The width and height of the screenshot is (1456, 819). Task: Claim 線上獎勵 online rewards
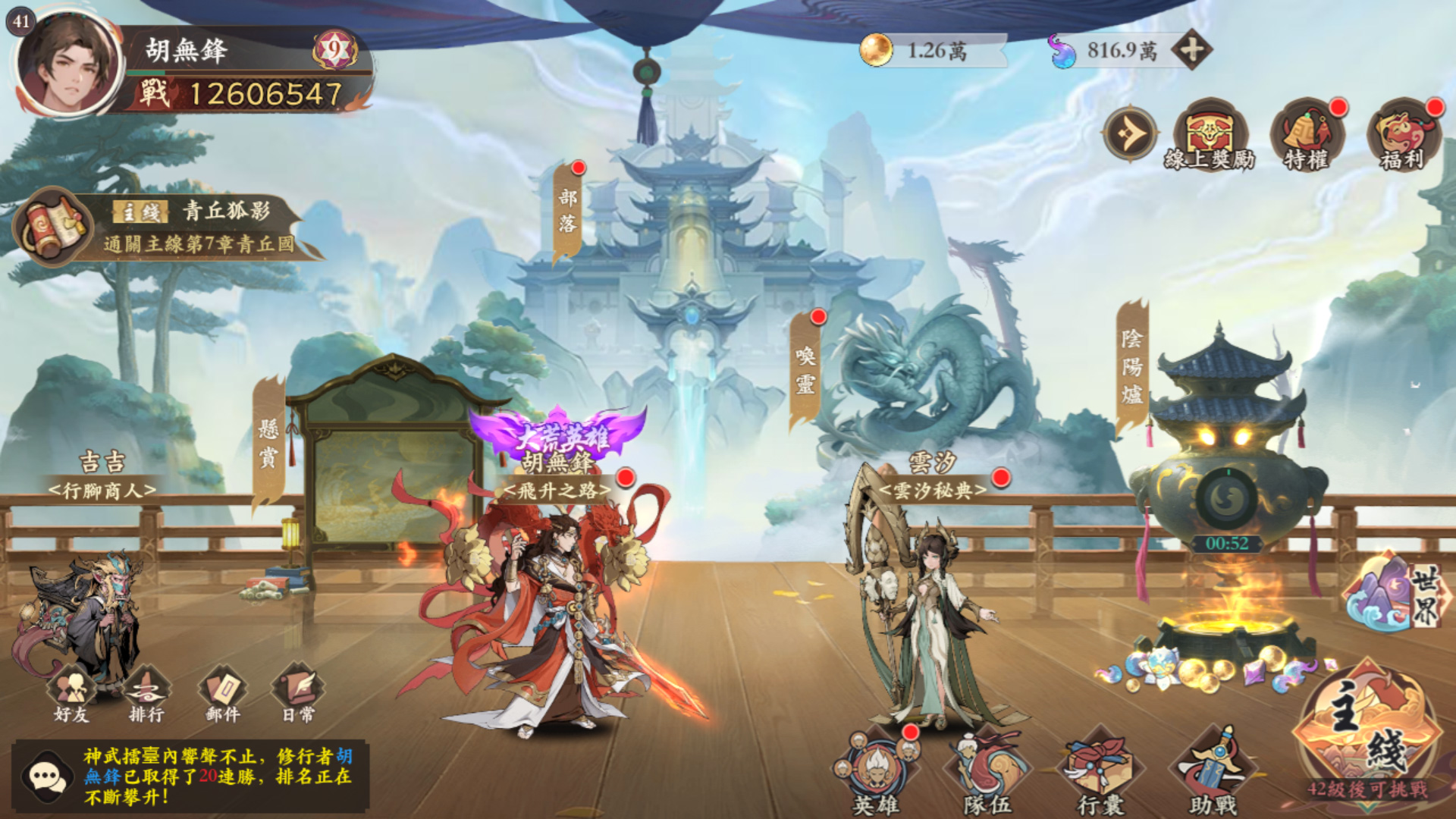coord(1210,135)
